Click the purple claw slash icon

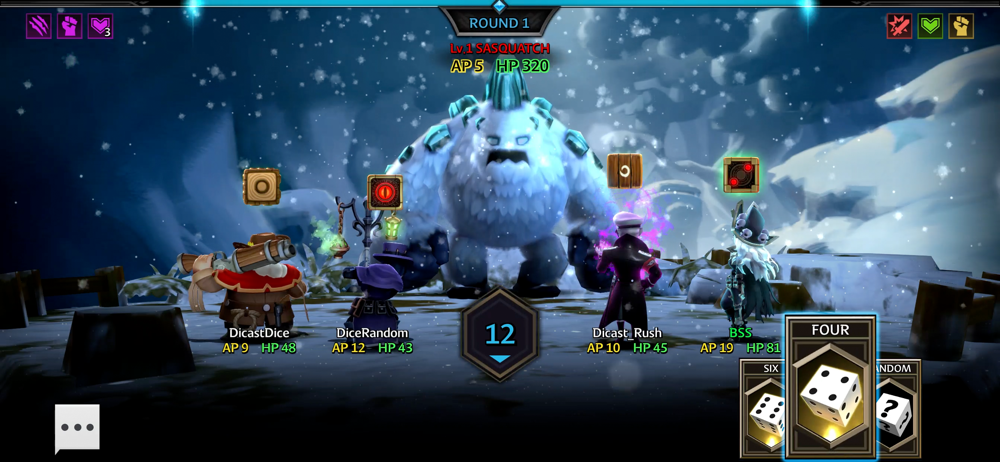[39, 26]
